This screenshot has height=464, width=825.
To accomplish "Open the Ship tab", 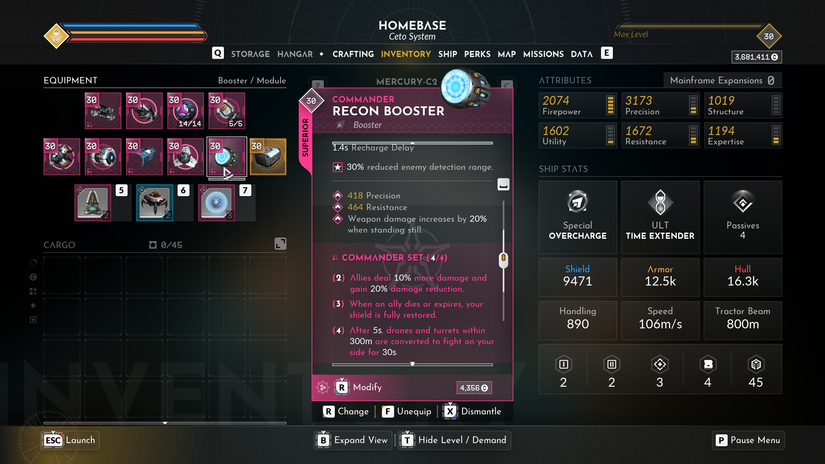I will coord(447,54).
